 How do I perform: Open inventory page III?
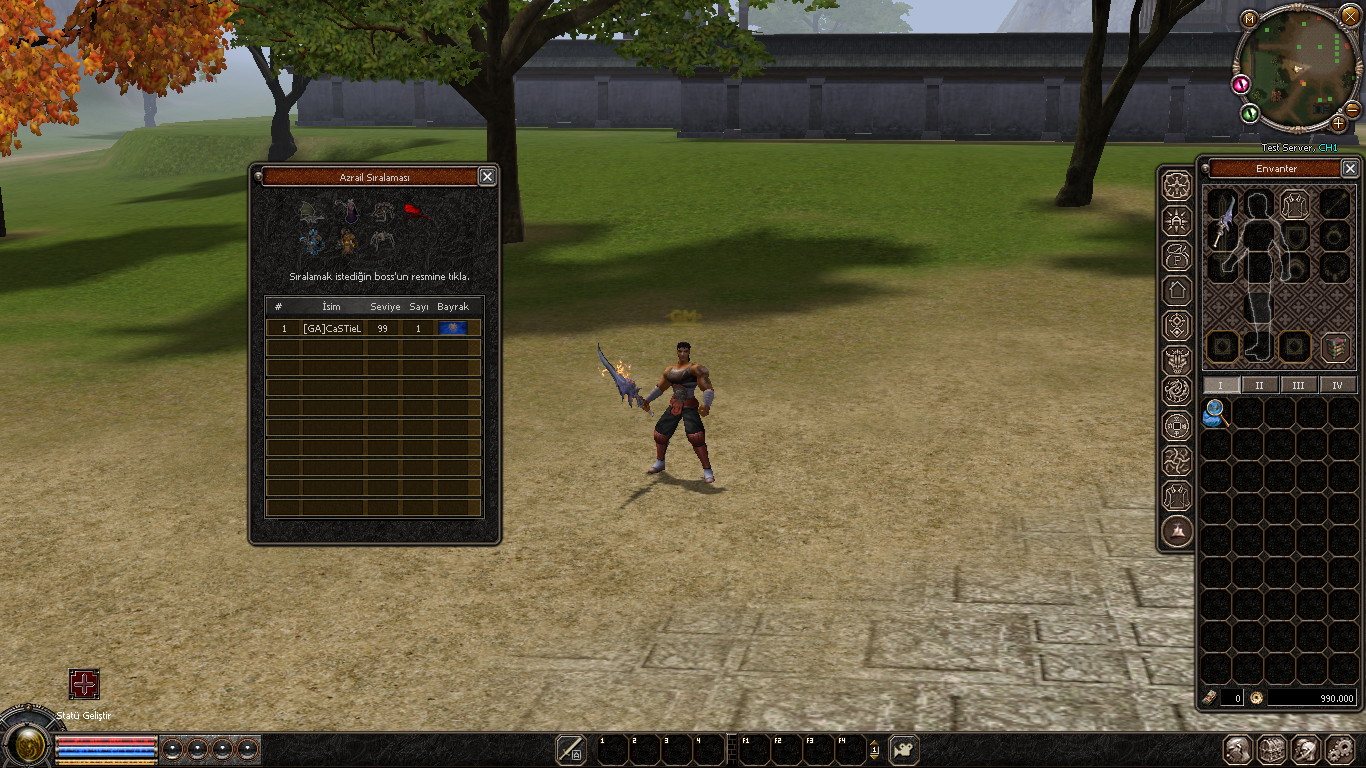point(1298,385)
